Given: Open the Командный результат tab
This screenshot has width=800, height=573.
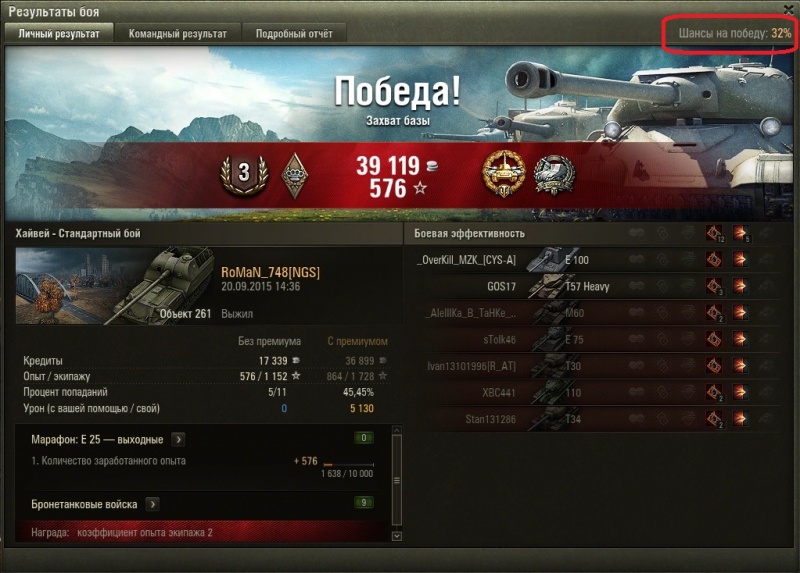Looking at the screenshot, I should click(x=177, y=33).
